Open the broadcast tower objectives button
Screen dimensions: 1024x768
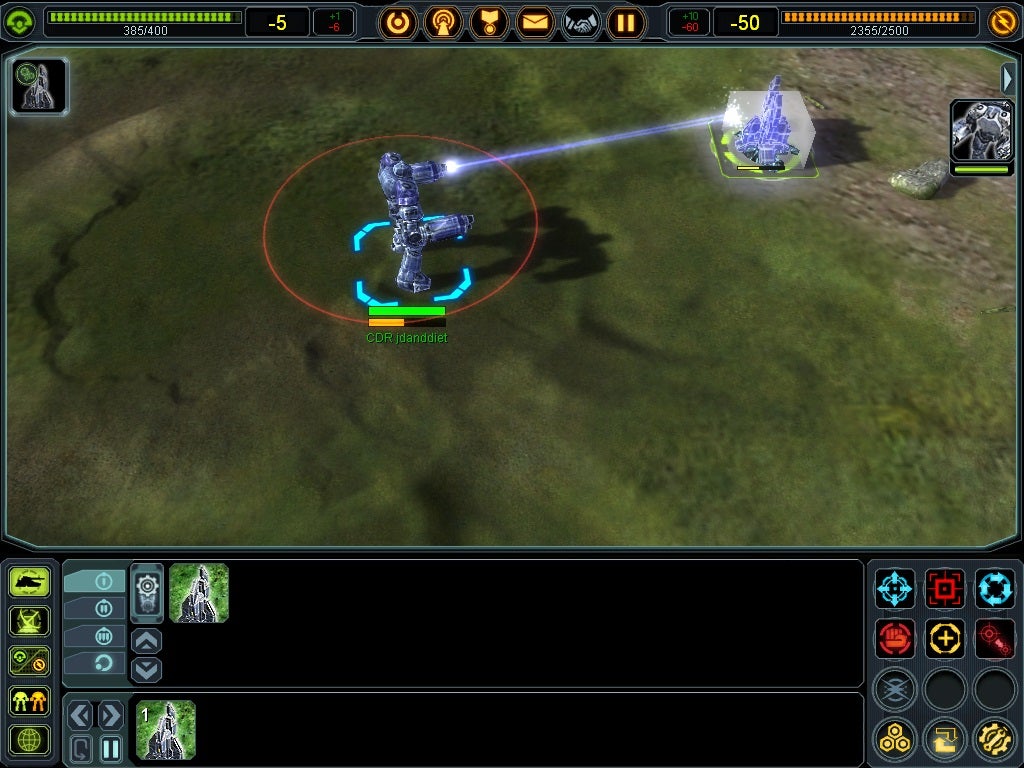coord(443,21)
